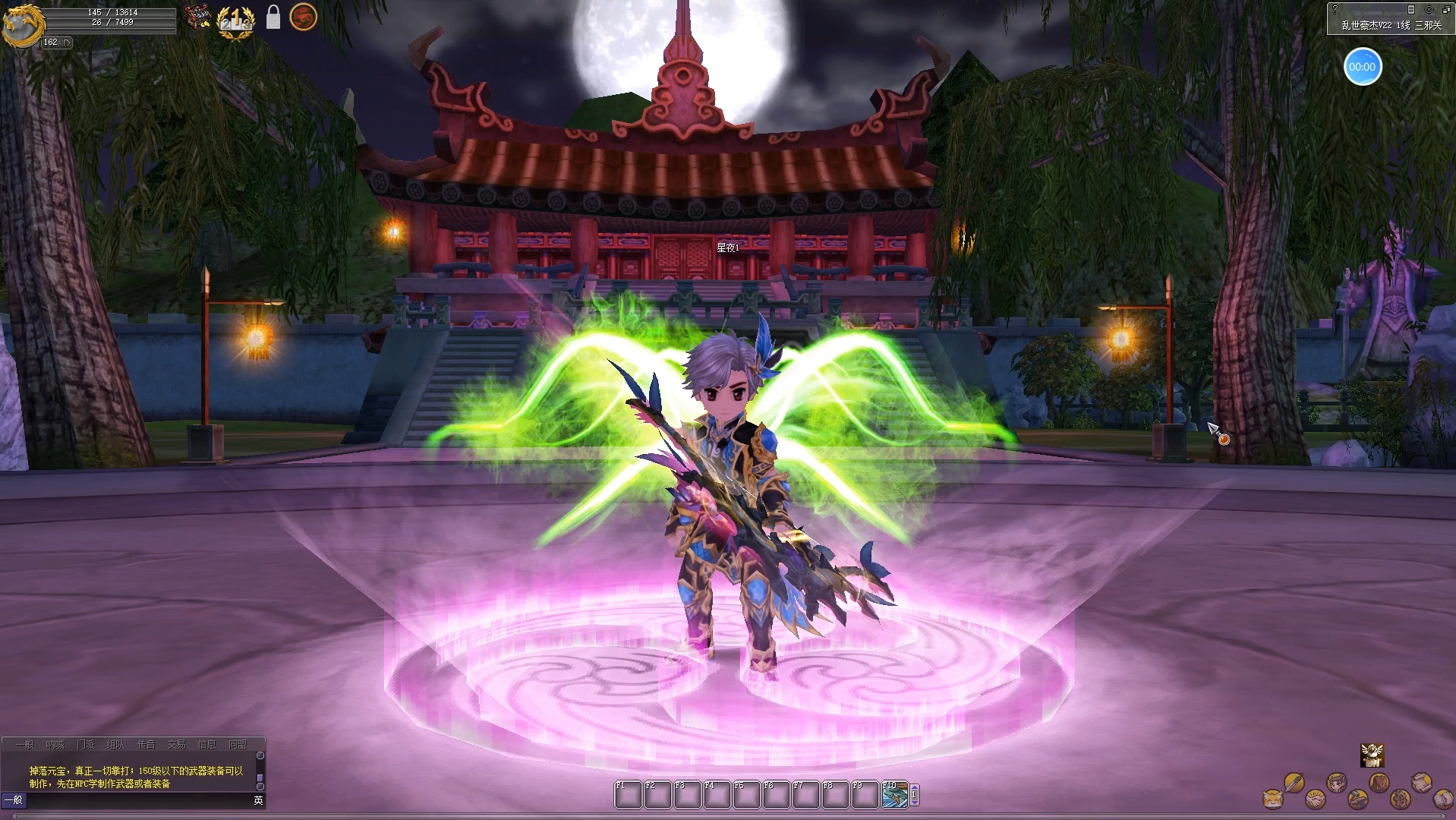Viewport: 1456px width, 820px height.
Task: Click the owl pet icon
Action: pyautogui.click(x=1372, y=755)
